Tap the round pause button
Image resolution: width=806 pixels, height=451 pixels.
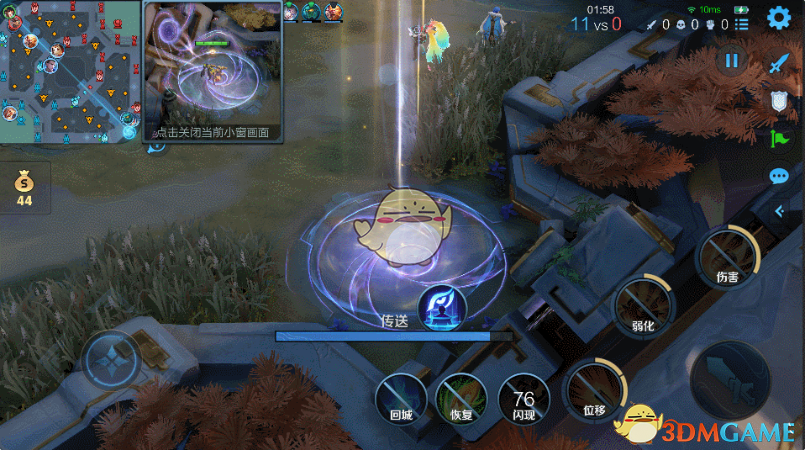coord(732,61)
